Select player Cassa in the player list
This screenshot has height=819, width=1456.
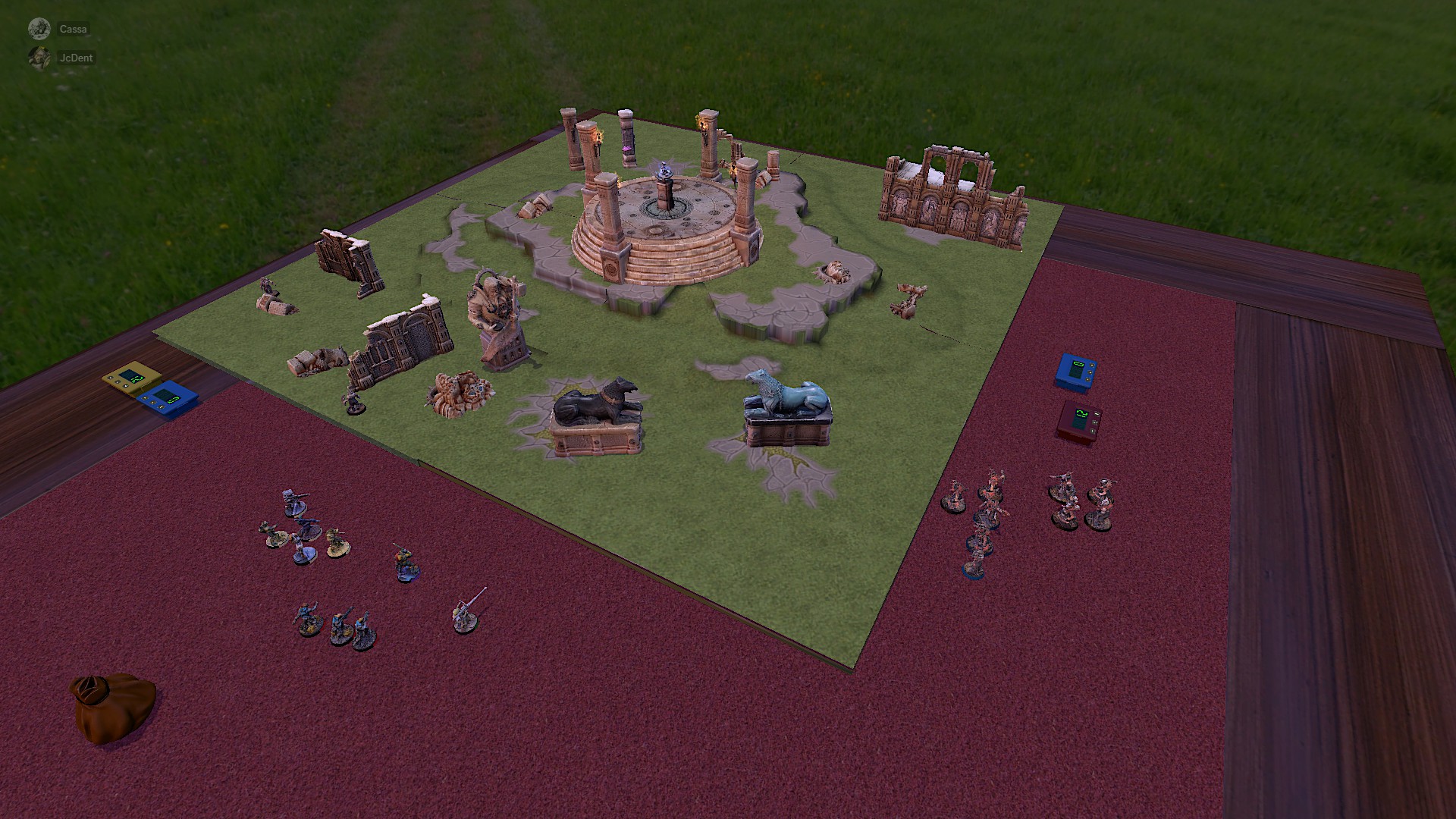tap(73, 30)
